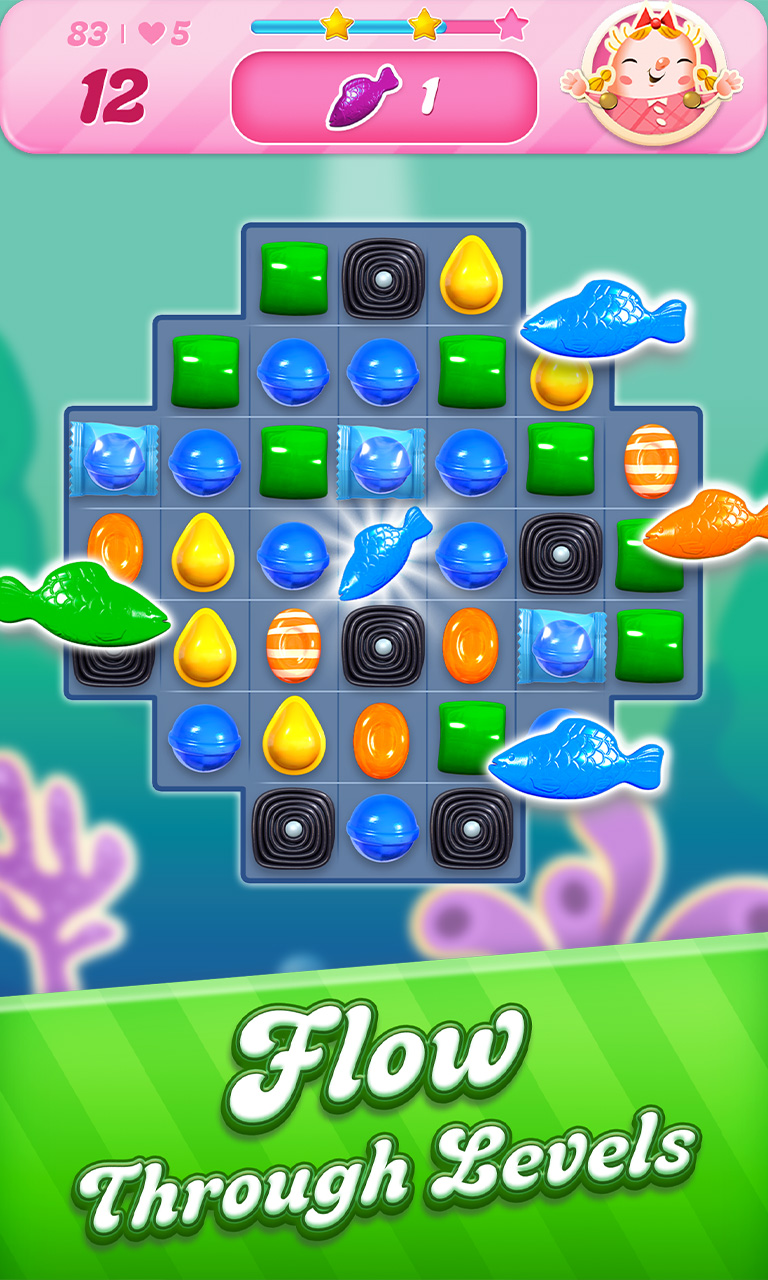Tap the orange candy between yellow drop and green square
This screenshot has width=768, height=1280.
coord(381,740)
